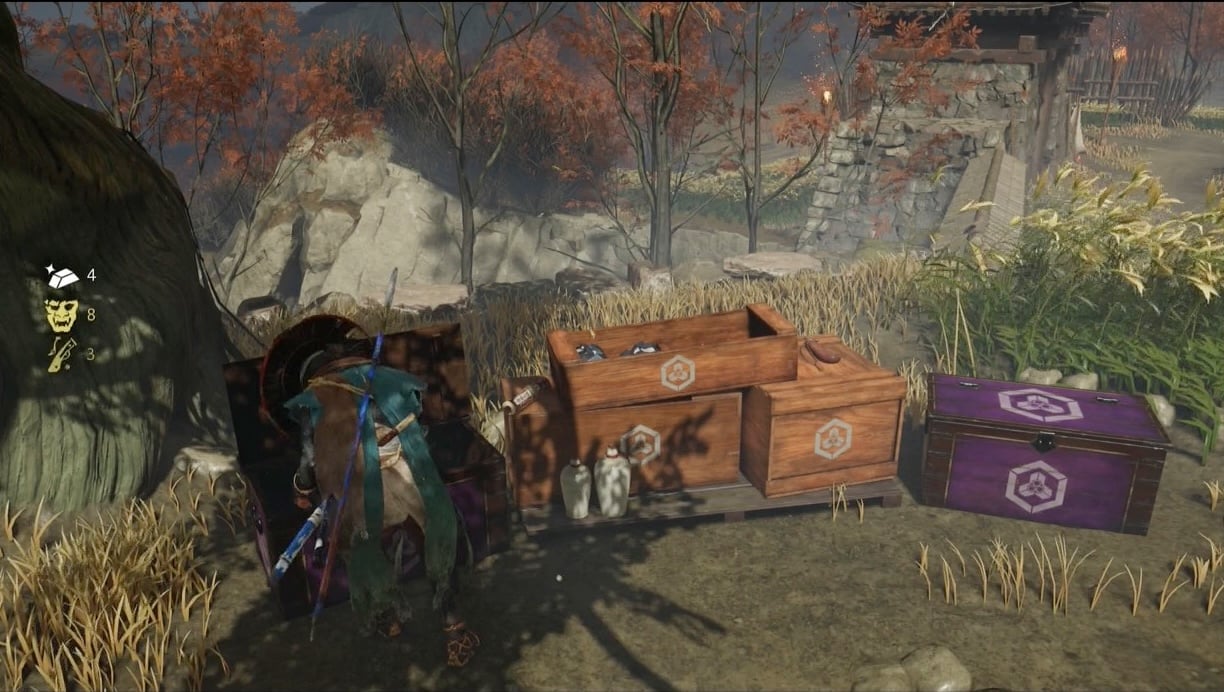
Task: Click the metal ingot resource icon
Action: 61,276
